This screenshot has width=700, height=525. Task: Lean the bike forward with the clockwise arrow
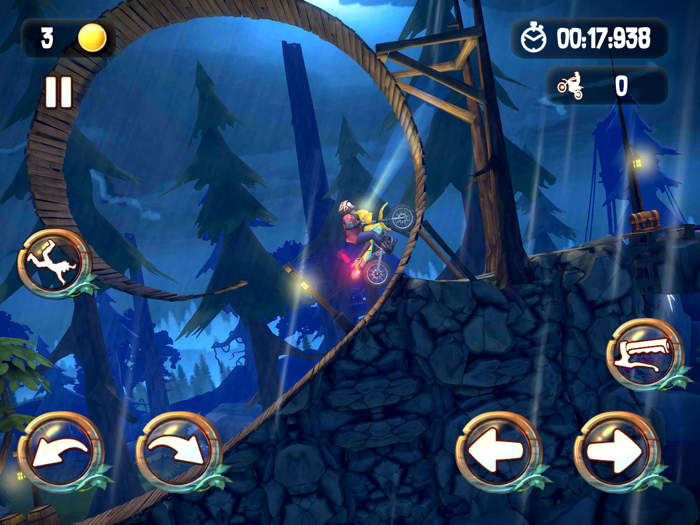click(174, 450)
